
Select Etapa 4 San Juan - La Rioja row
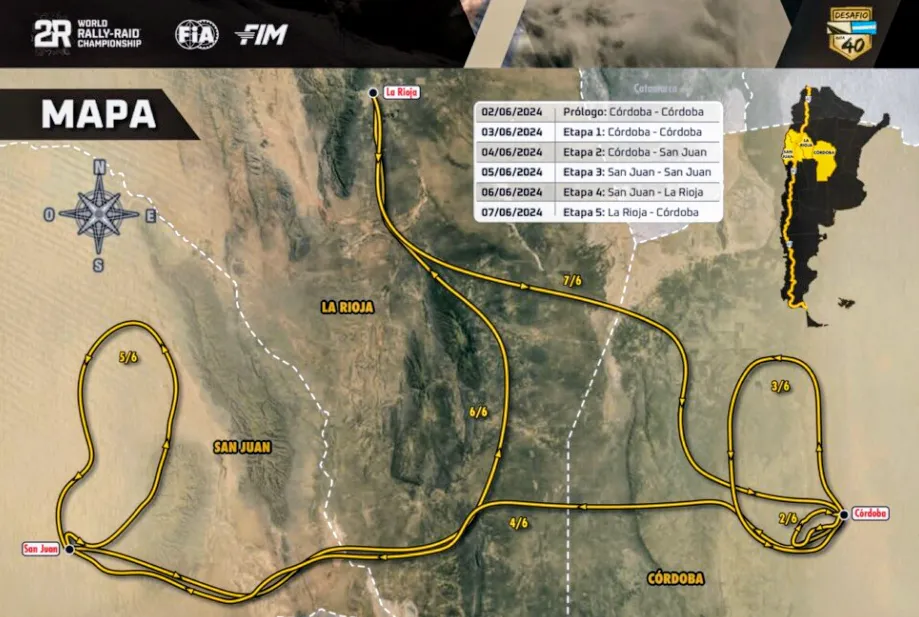point(598,192)
